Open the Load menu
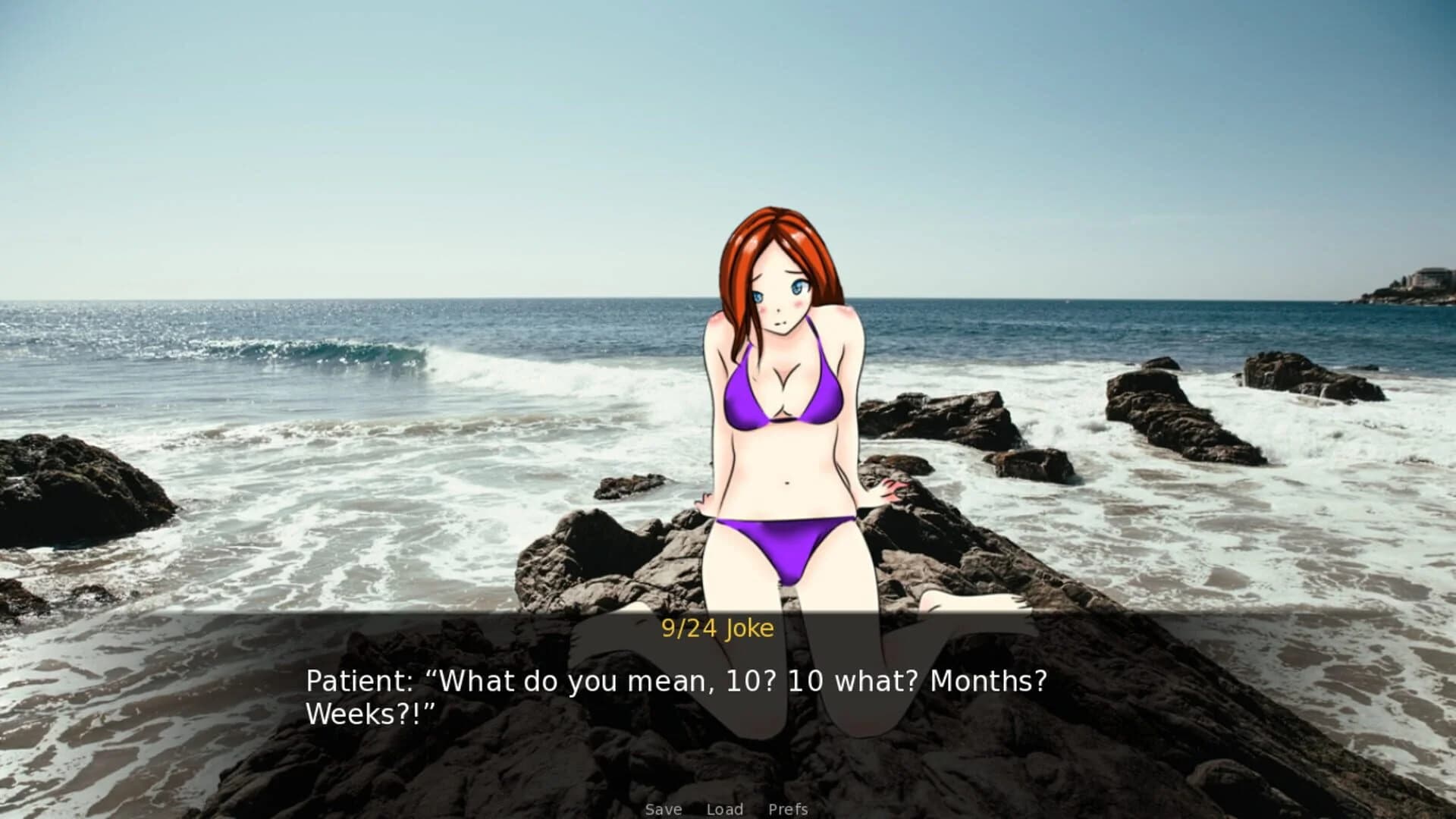Viewport: 1456px width, 819px height. pos(724,809)
